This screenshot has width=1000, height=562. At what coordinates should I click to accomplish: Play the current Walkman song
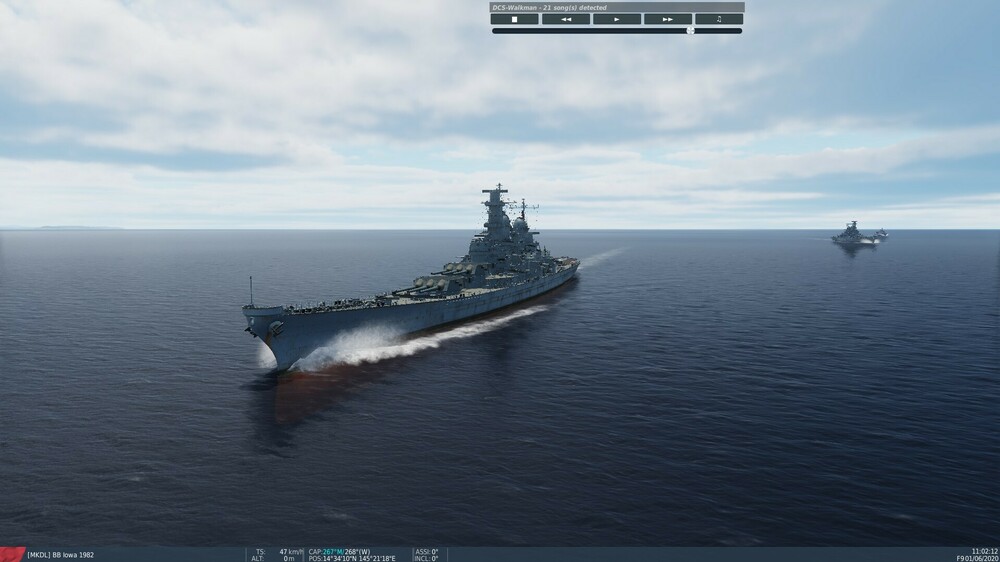(616, 19)
